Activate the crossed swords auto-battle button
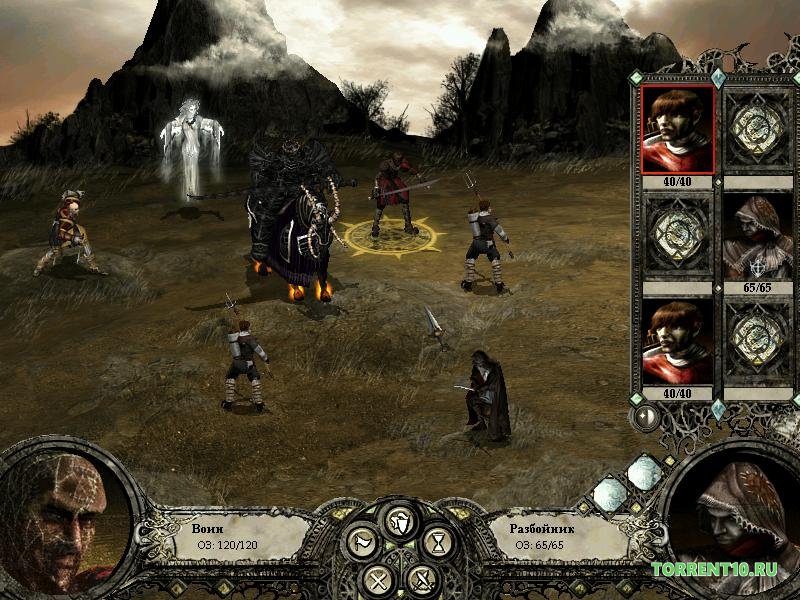 coord(423,577)
